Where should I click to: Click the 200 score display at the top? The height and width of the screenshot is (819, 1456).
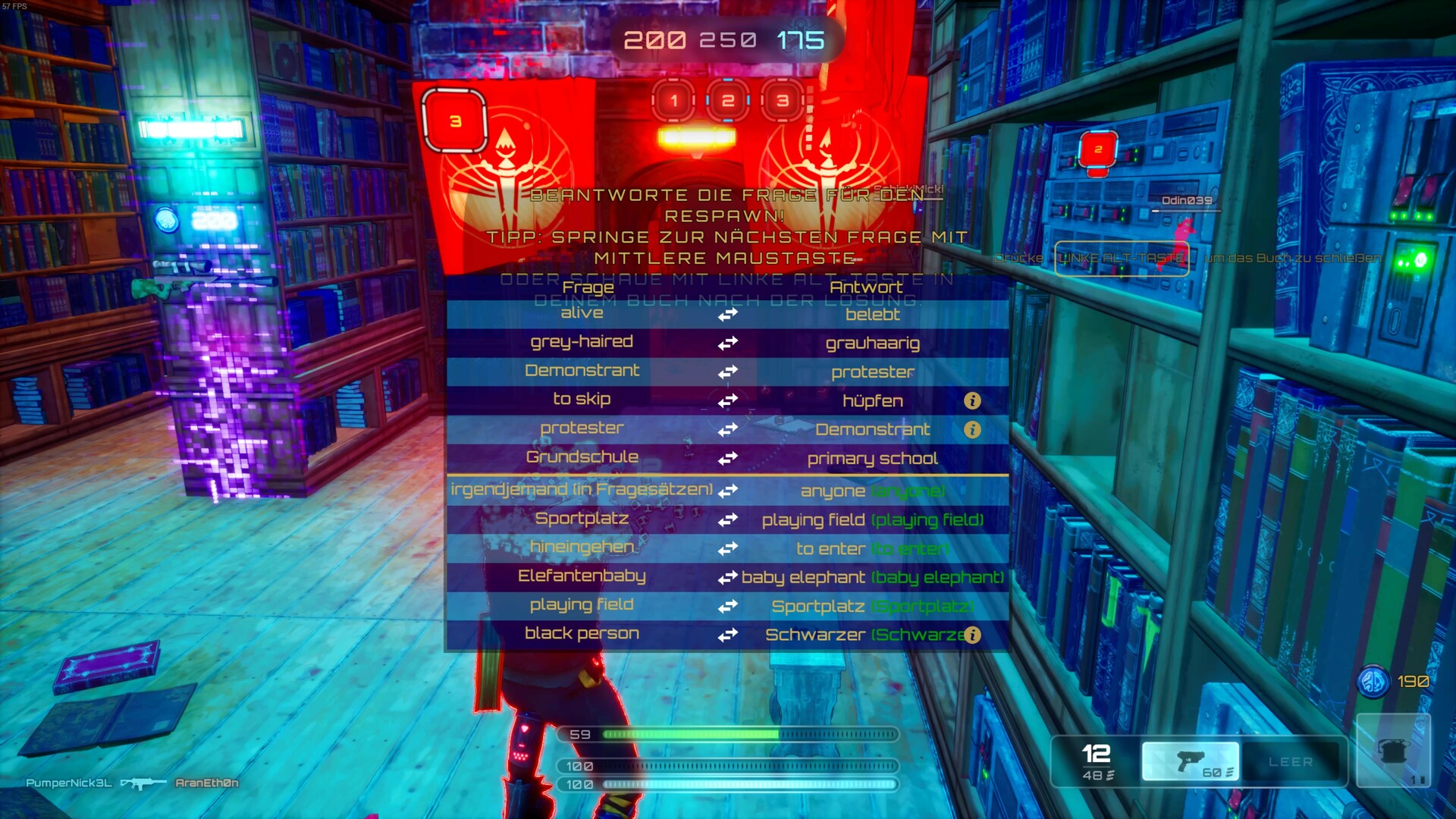point(654,39)
